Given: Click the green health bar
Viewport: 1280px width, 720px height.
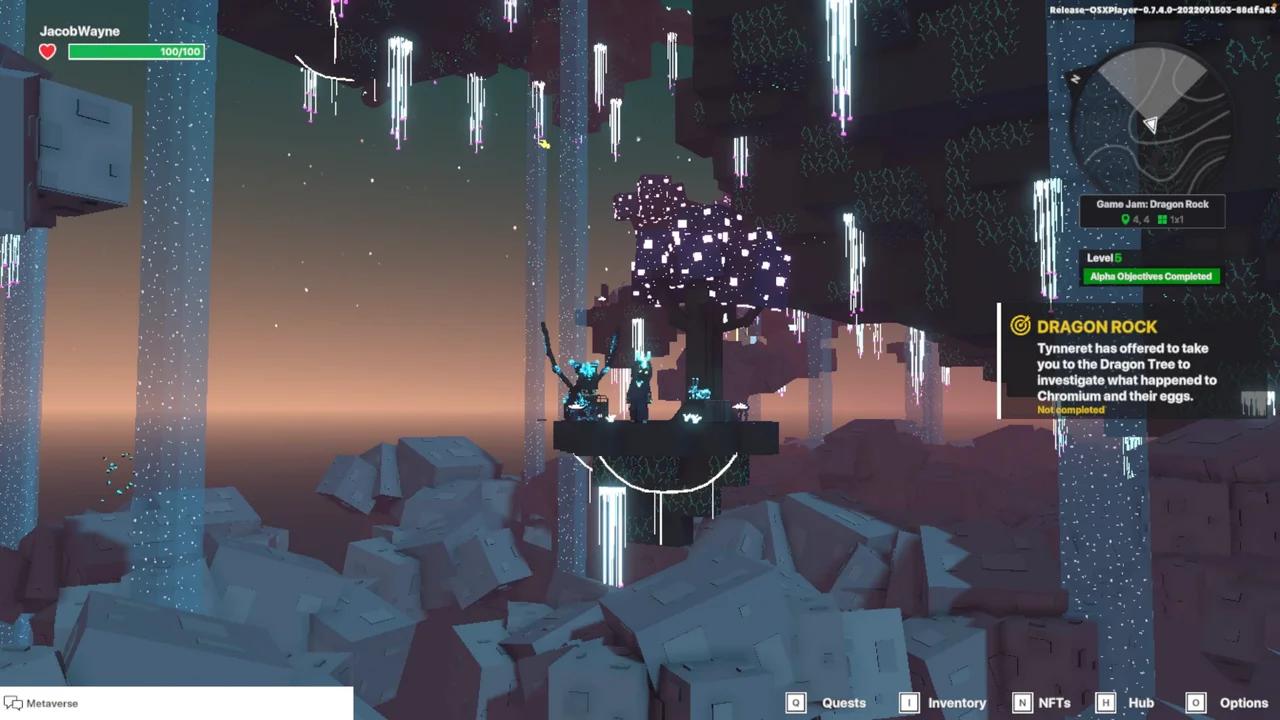Looking at the screenshot, I should click(135, 51).
